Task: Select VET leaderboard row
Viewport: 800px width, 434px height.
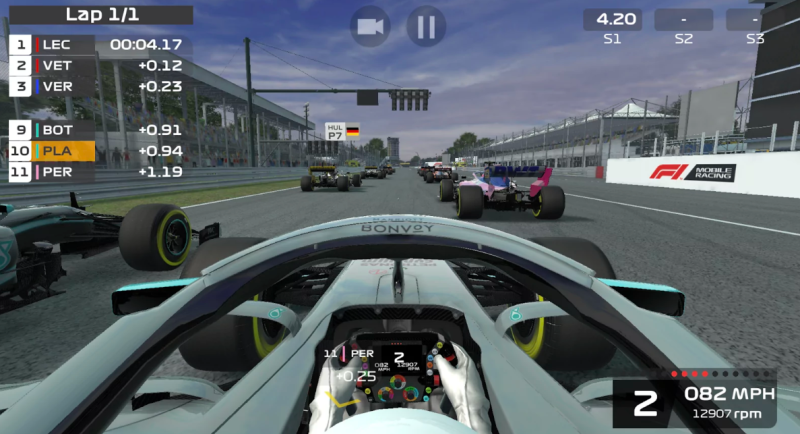Action: tap(100, 65)
